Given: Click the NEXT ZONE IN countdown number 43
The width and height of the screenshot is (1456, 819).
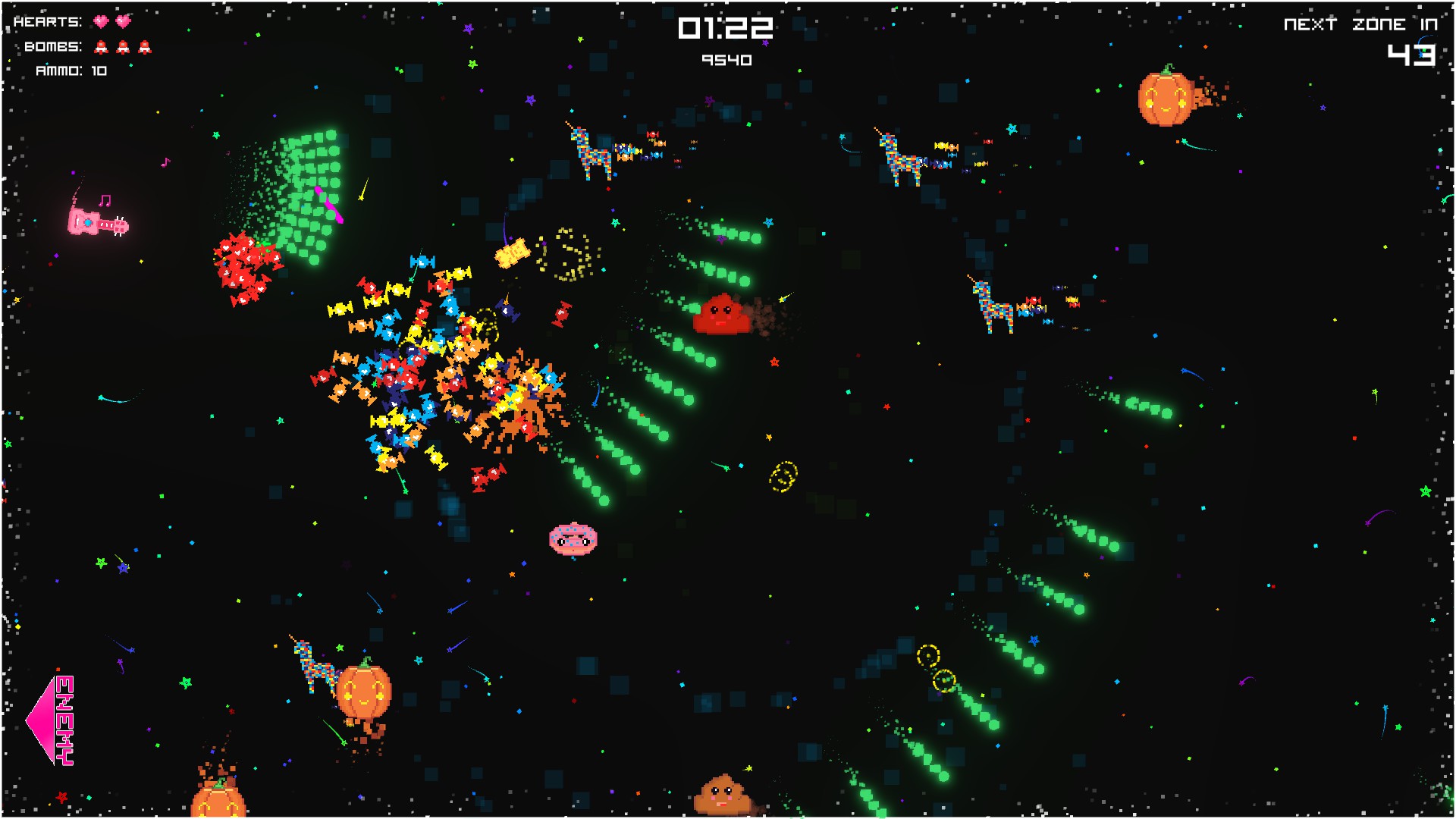Looking at the screenshot, I should click(1412, 55).
